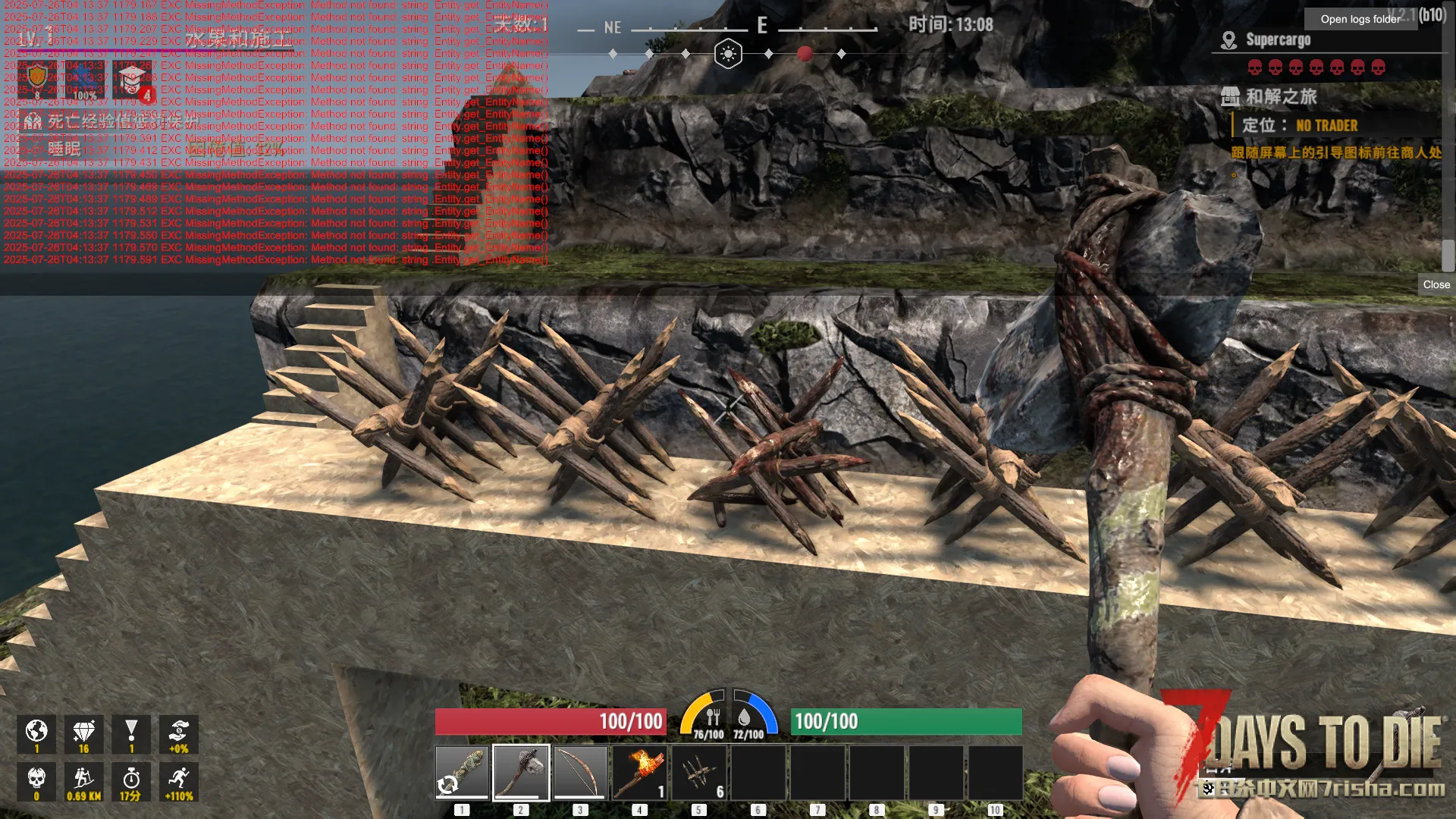The image size is (1456, 819).
Task: Click the console log scrollbar handle
Action: 1448,256
